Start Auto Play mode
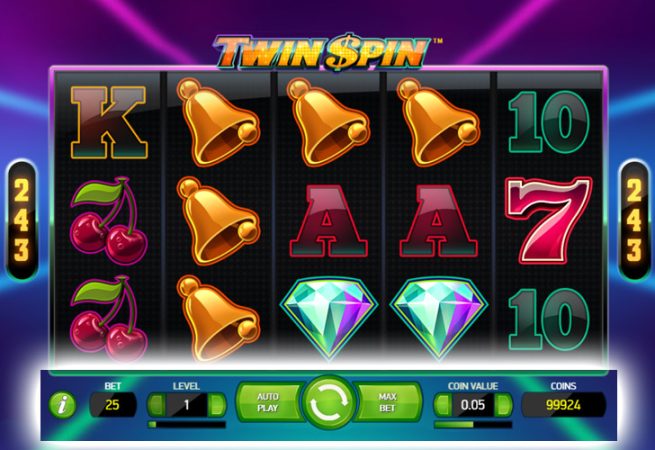The width and height of the screenshot is (655, 450). tap(267, 403)
